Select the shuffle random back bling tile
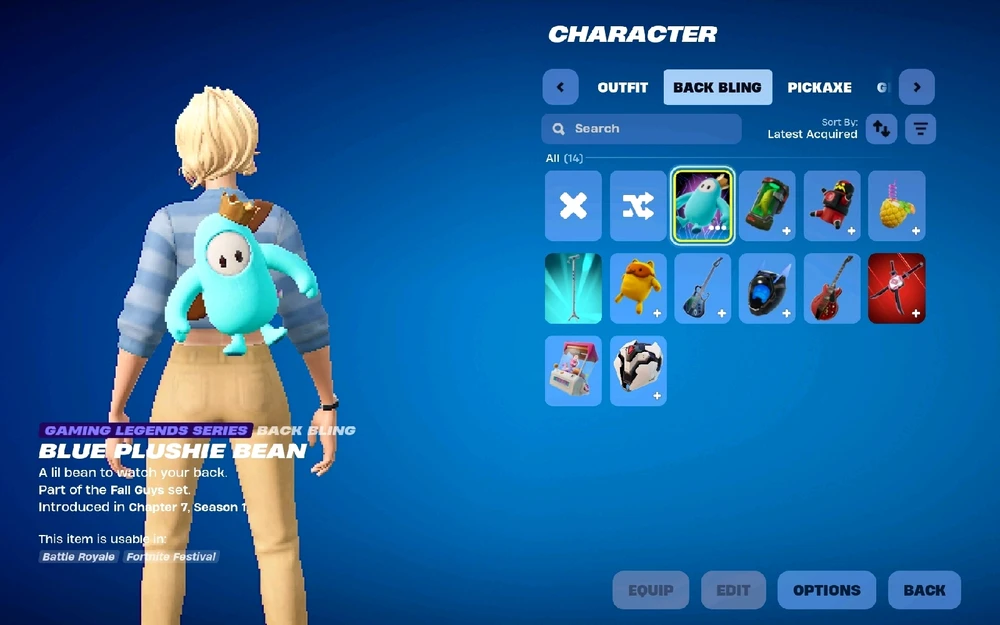The width and height of the screenshot is (1000, 625). (x=638, y=206)
